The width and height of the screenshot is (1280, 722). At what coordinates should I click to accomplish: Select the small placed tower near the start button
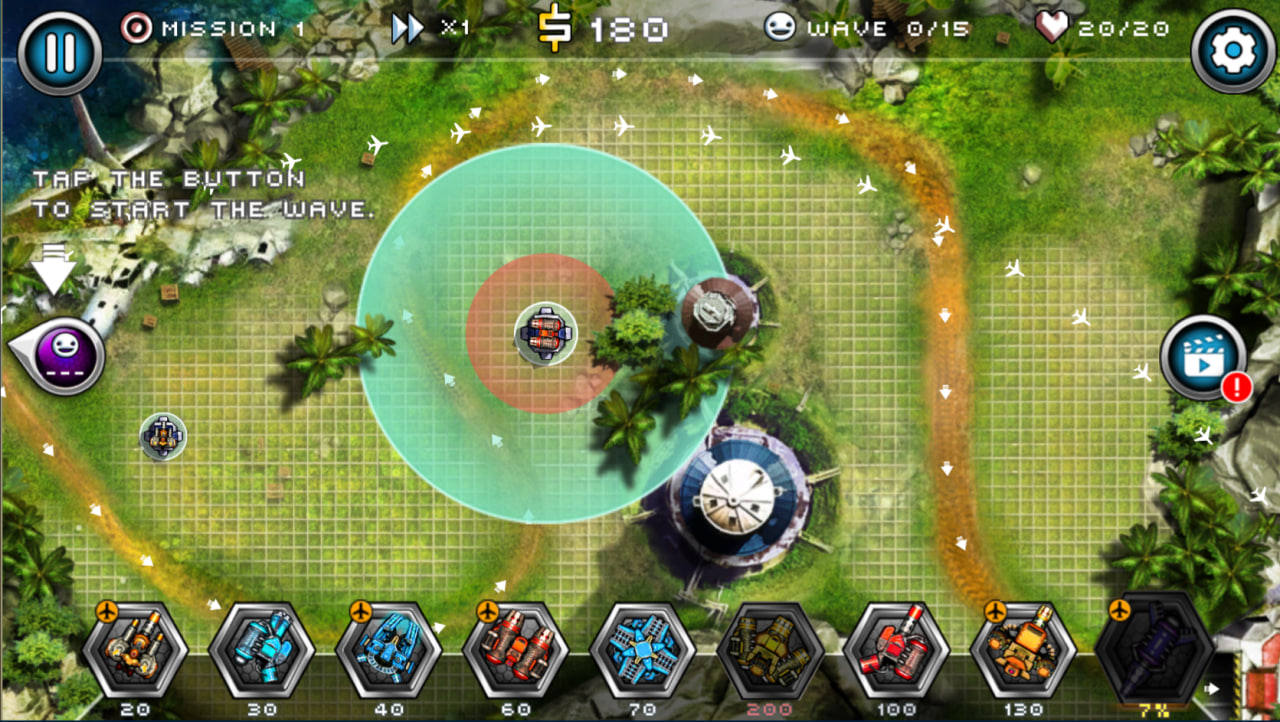point(163,437)
